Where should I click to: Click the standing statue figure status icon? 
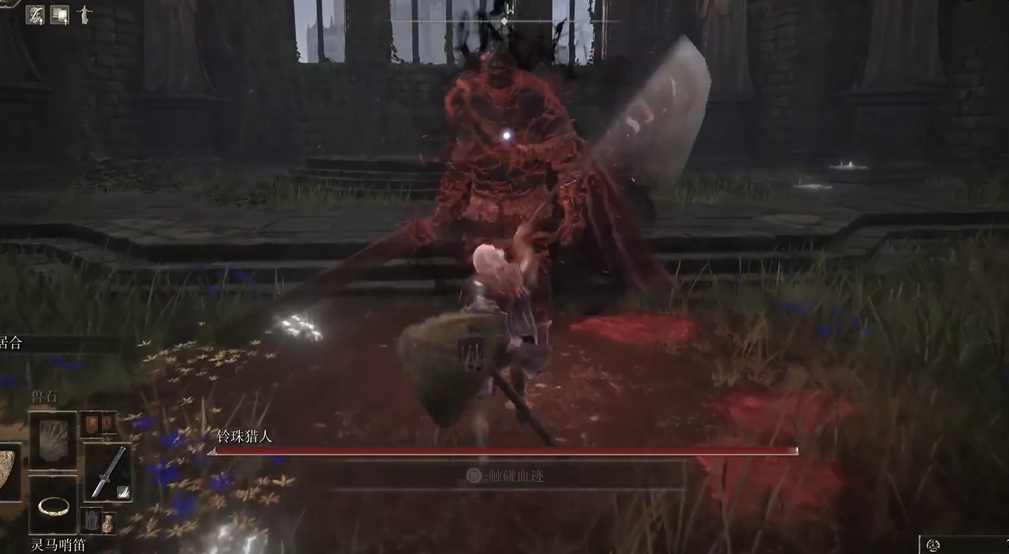coord(84,14)
